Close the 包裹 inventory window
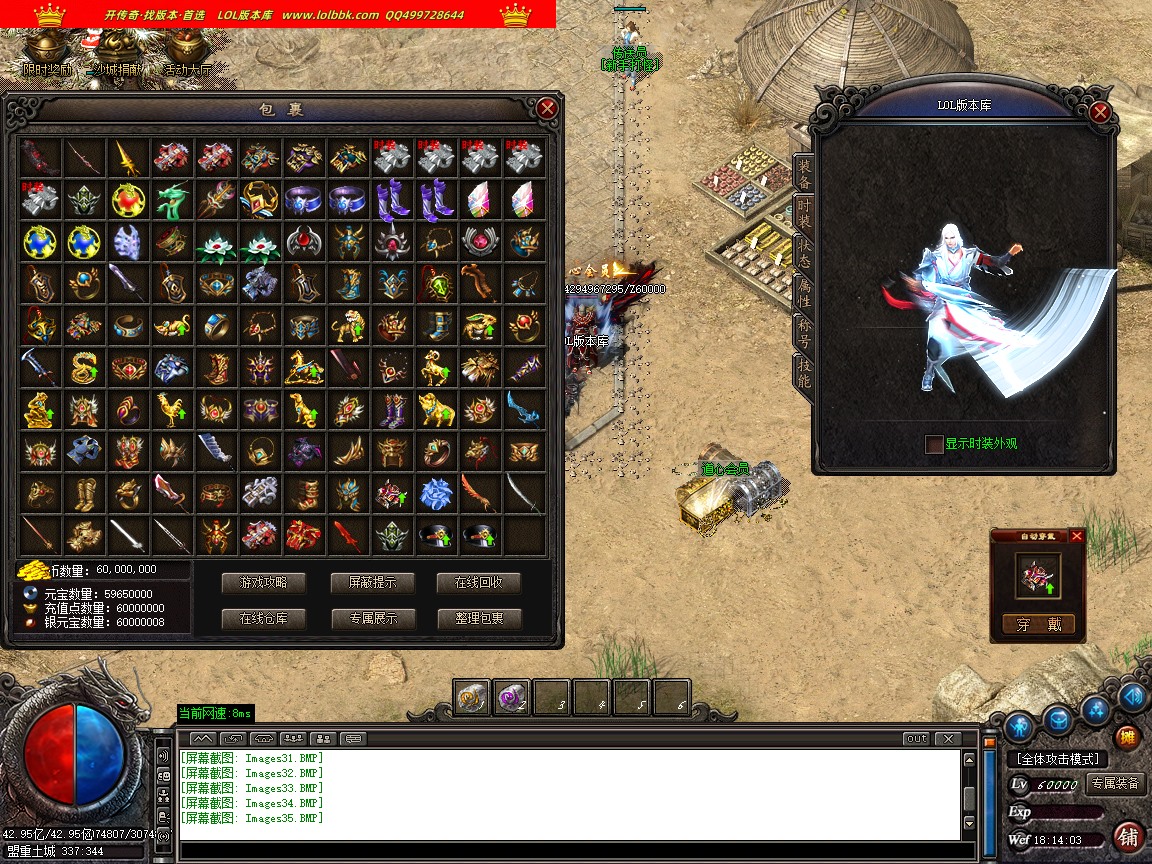This screenshot has width=1152, height=864. pos(546,108)
